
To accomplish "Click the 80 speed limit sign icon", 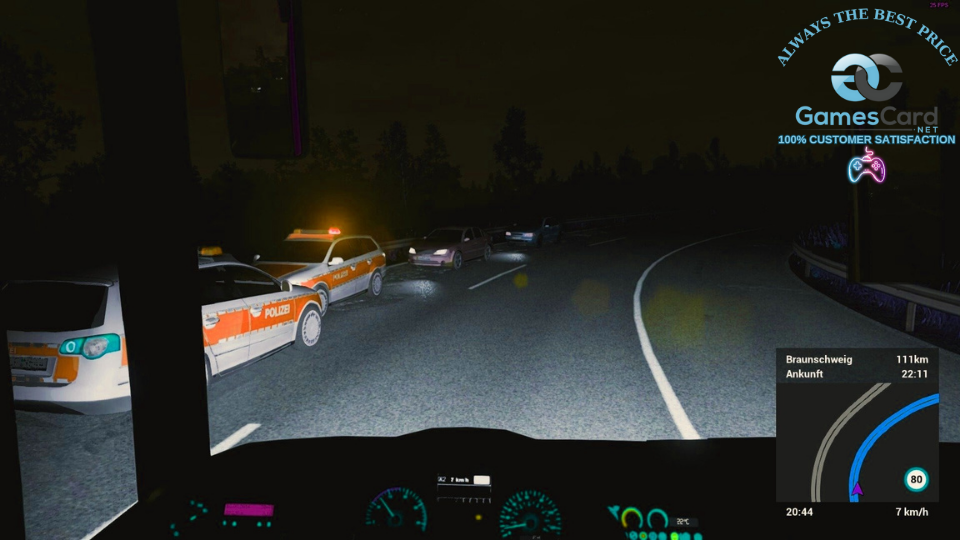I will tap(916, 480).
